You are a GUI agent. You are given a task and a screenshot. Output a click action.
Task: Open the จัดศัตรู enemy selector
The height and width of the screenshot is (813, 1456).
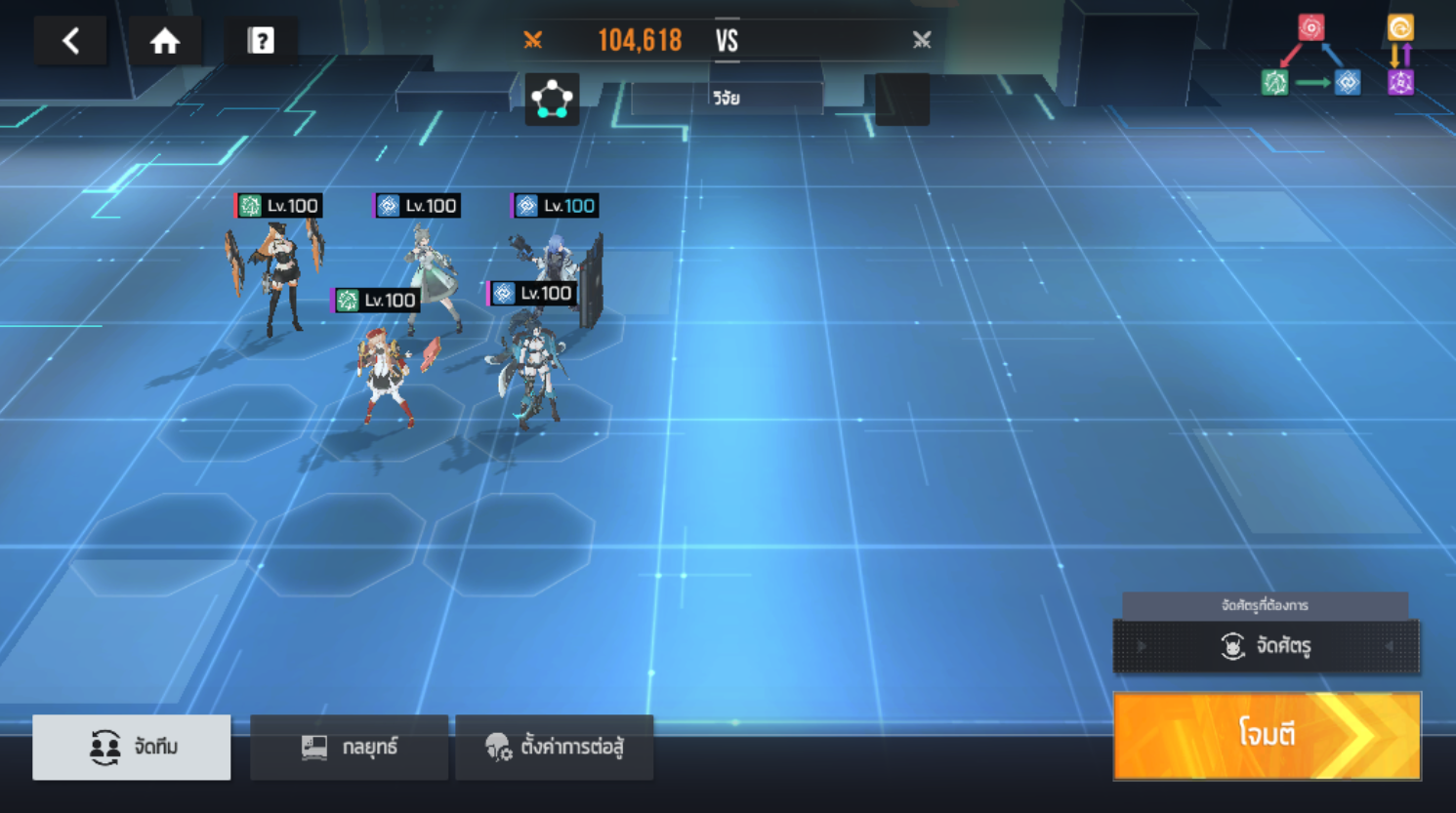click(x=1267, y=645)
